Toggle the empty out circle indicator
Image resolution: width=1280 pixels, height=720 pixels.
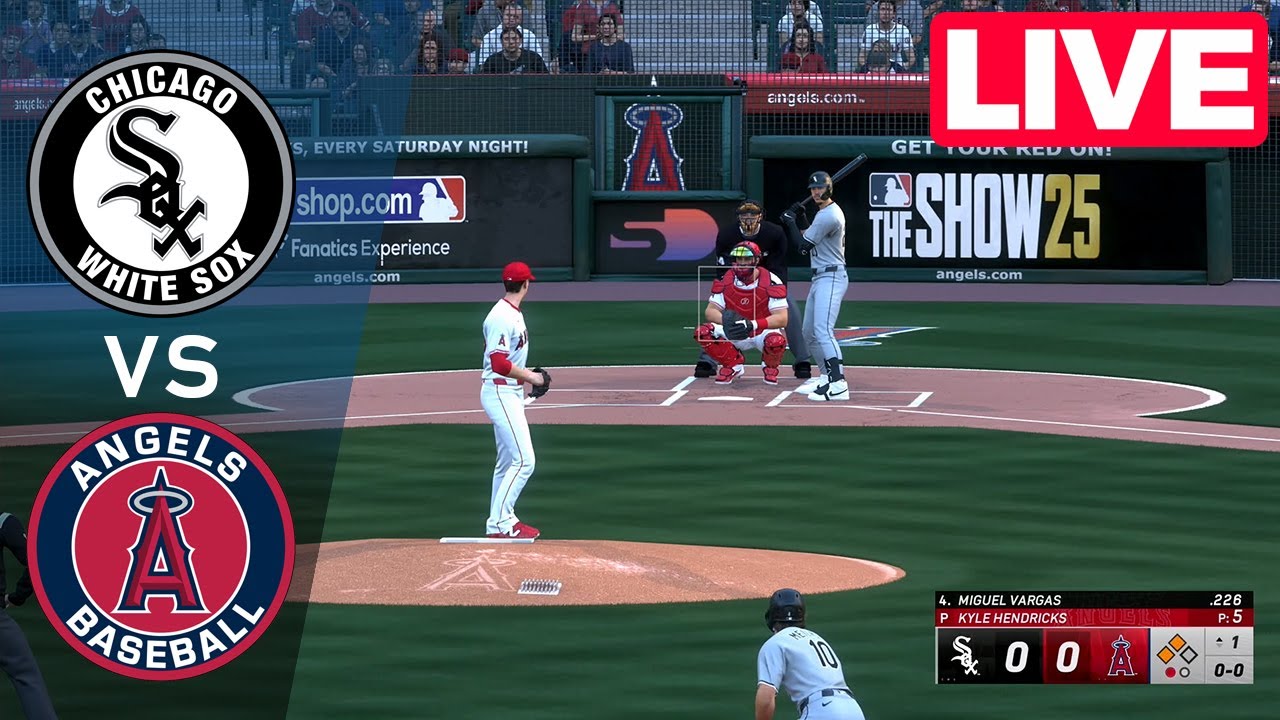(x=1184, y=671)
